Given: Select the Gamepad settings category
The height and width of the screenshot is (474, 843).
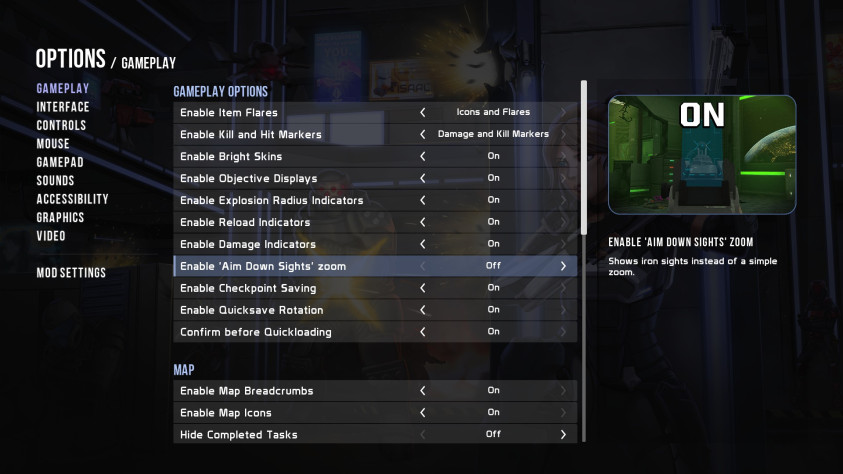Looking at the screenshot, I should pos(60,162).
